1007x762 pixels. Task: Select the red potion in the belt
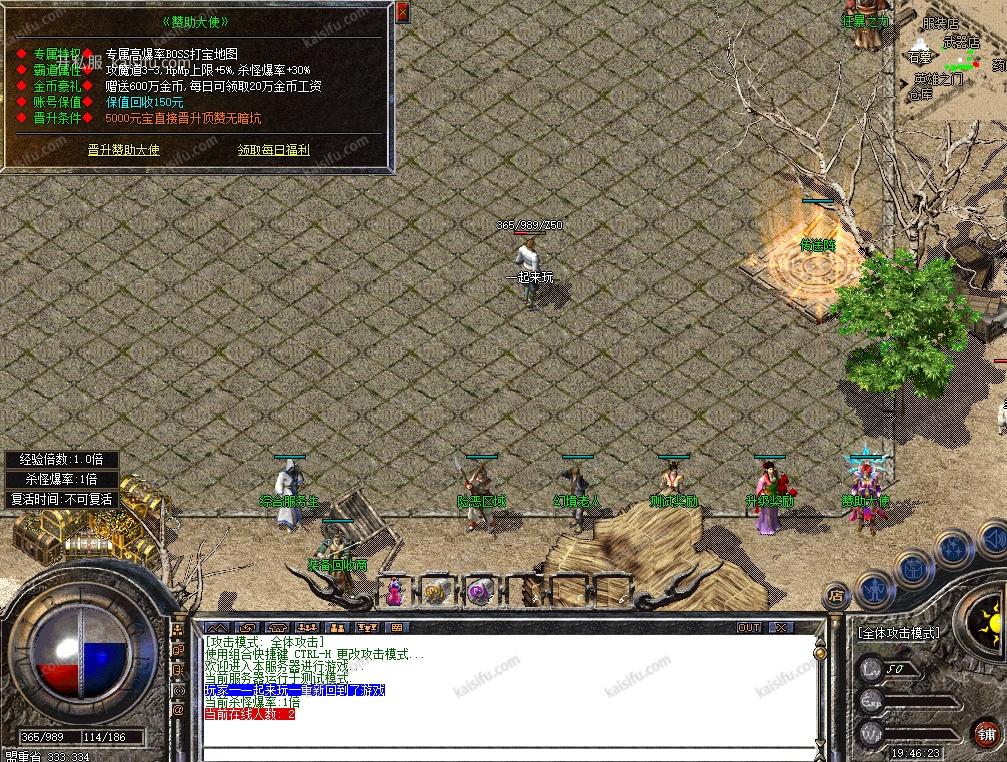394,591
